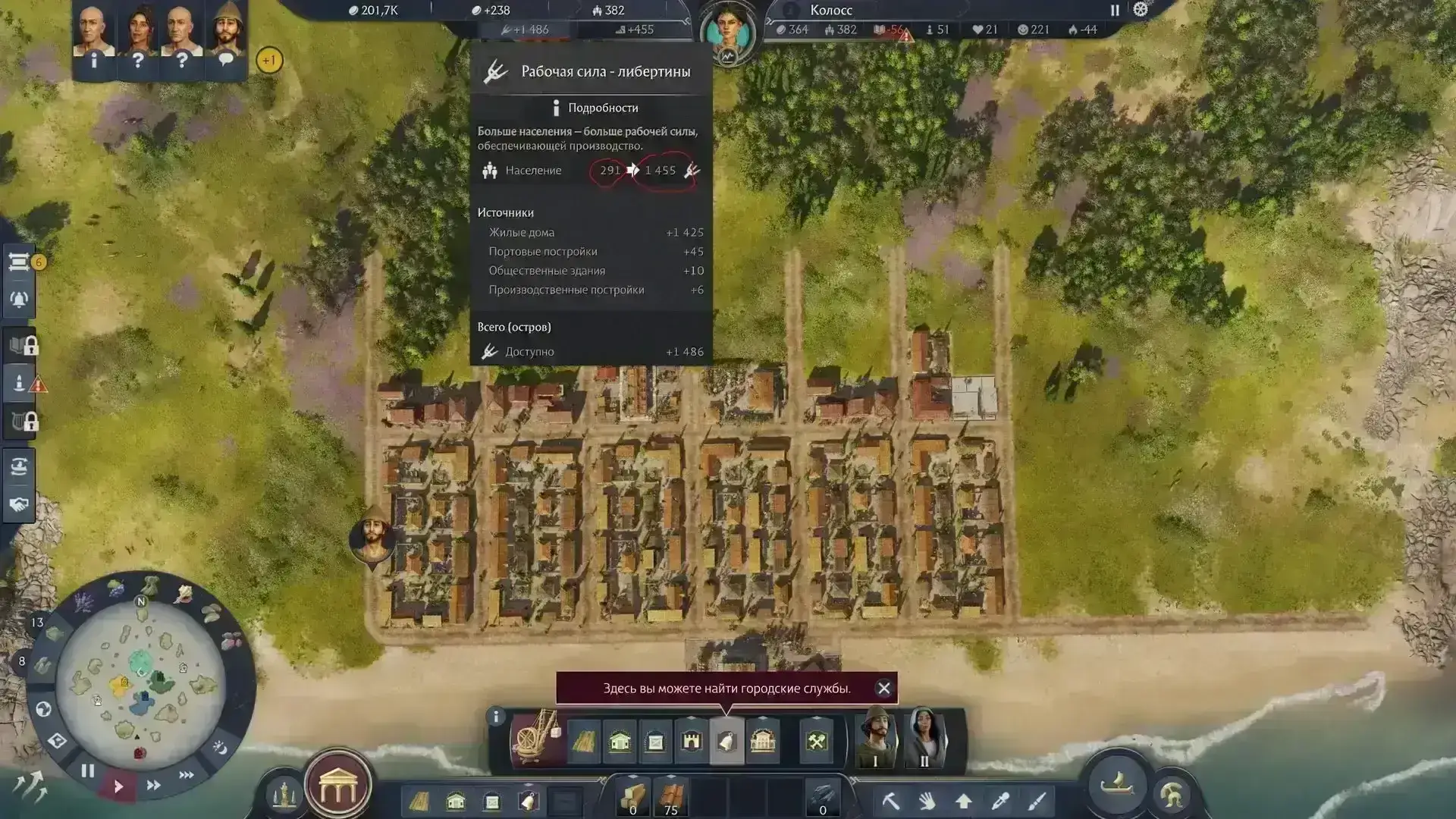
Task: Open the "Подробности" details of the workforce panel
Action: (594, 108)
